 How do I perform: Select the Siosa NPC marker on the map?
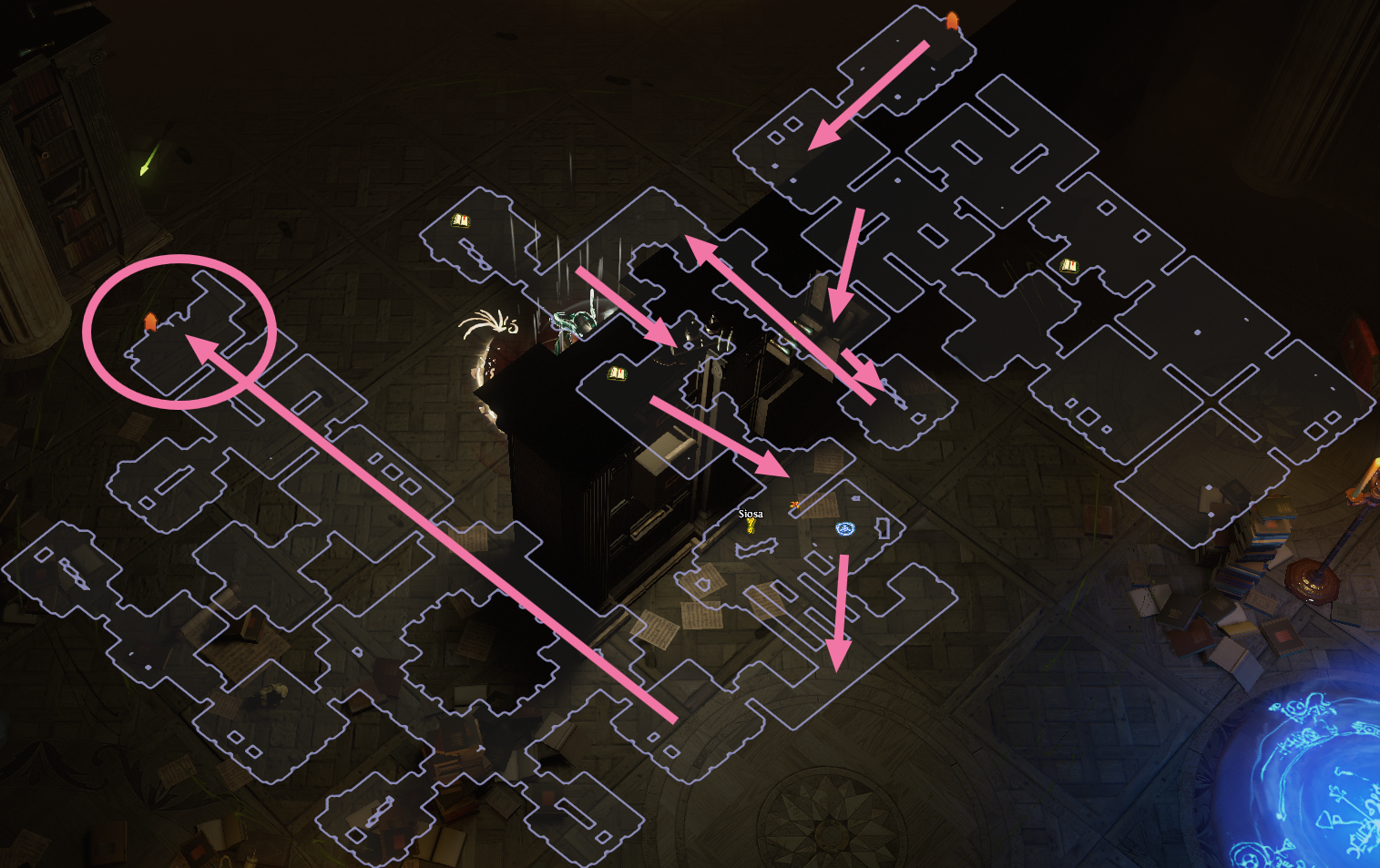click(x=751, y=526)
